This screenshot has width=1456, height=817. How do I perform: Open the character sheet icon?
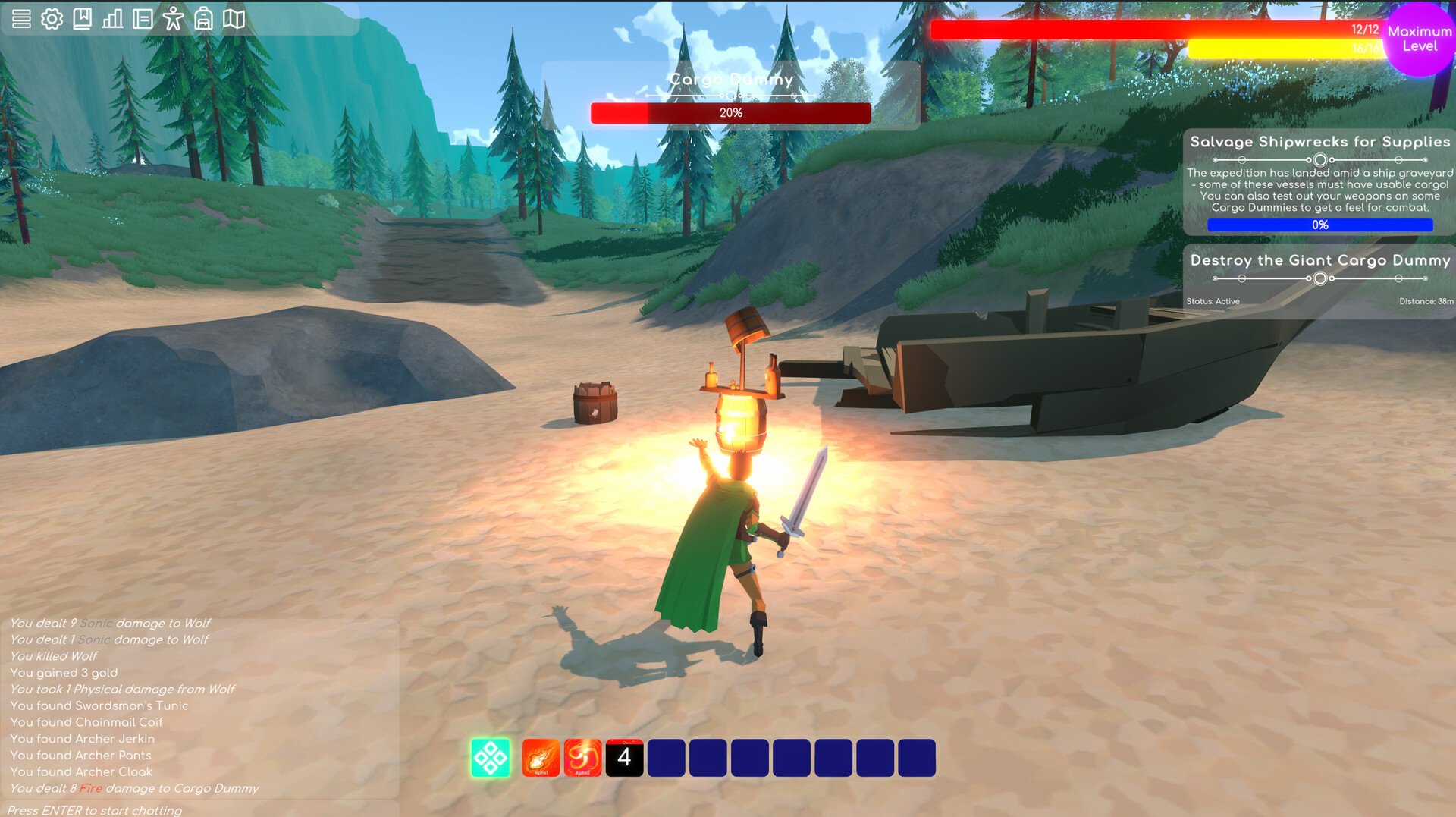(x=173, y=19)
